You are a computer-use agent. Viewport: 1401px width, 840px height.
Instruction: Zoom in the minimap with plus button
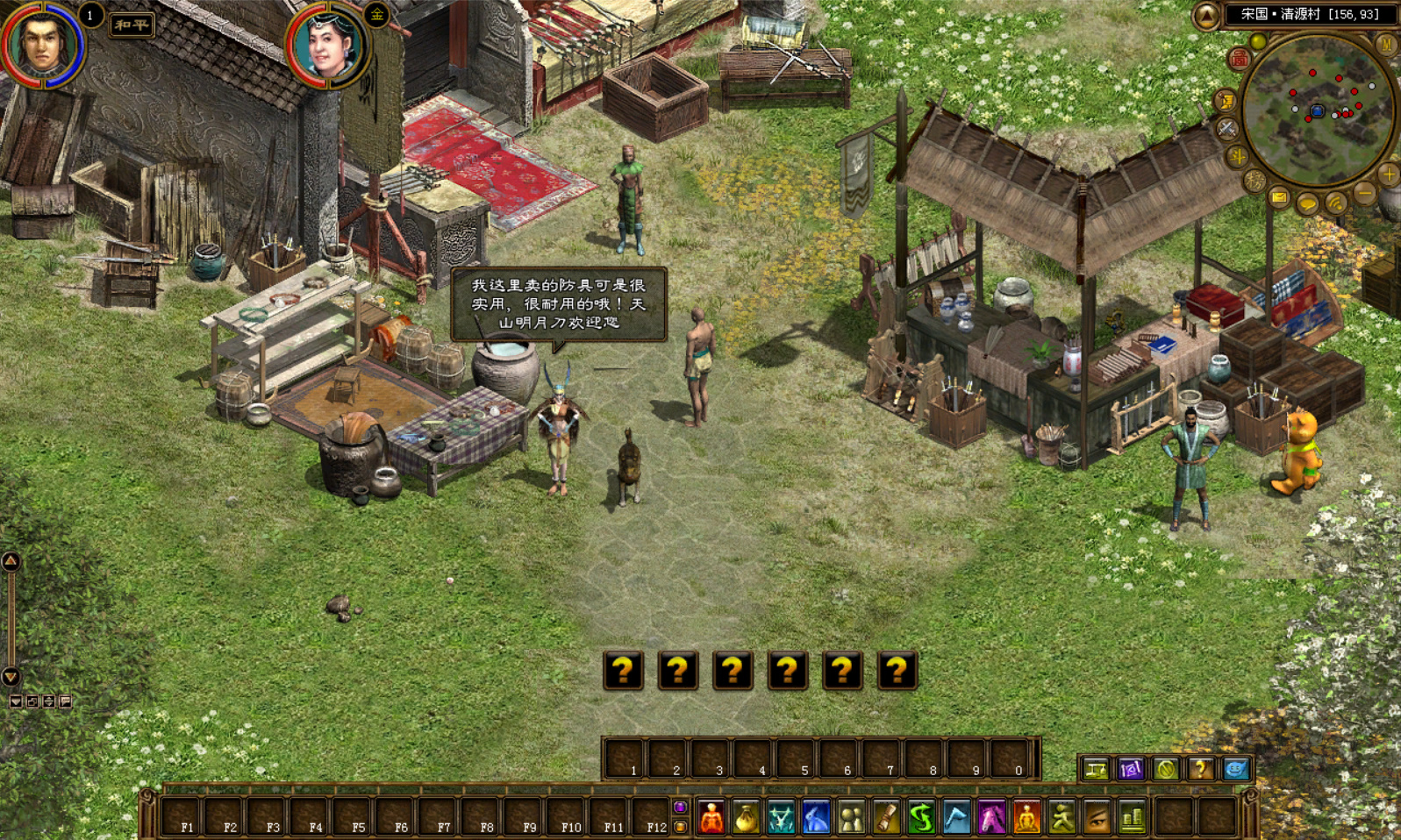point(1388,174)
